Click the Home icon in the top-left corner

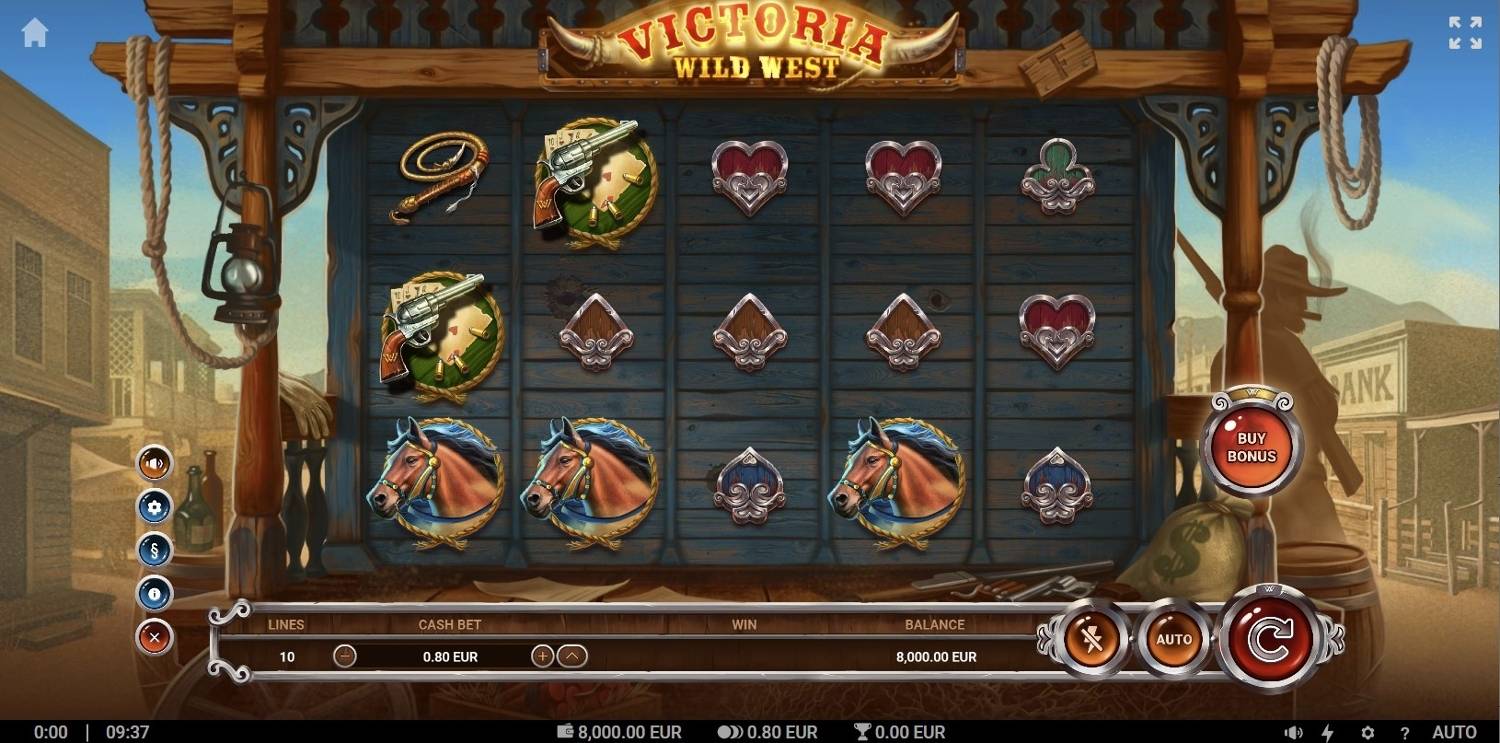click(x=36, y=32)
